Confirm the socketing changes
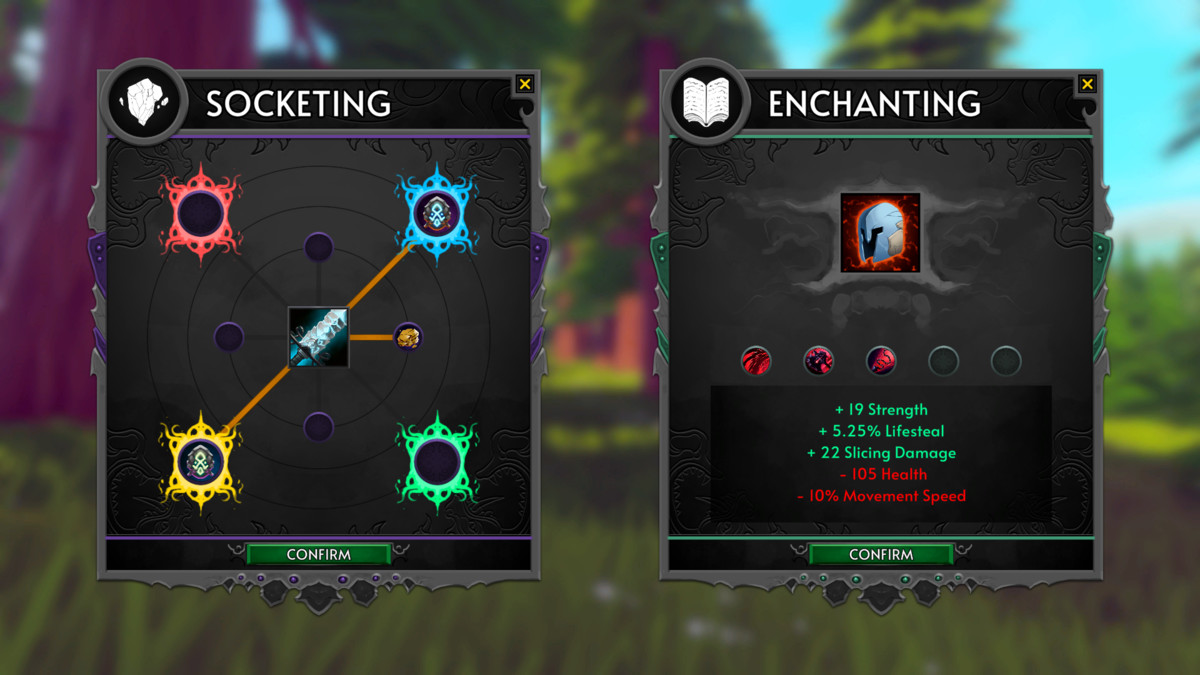Screen dimensions: 1200x675 [318, 554]
